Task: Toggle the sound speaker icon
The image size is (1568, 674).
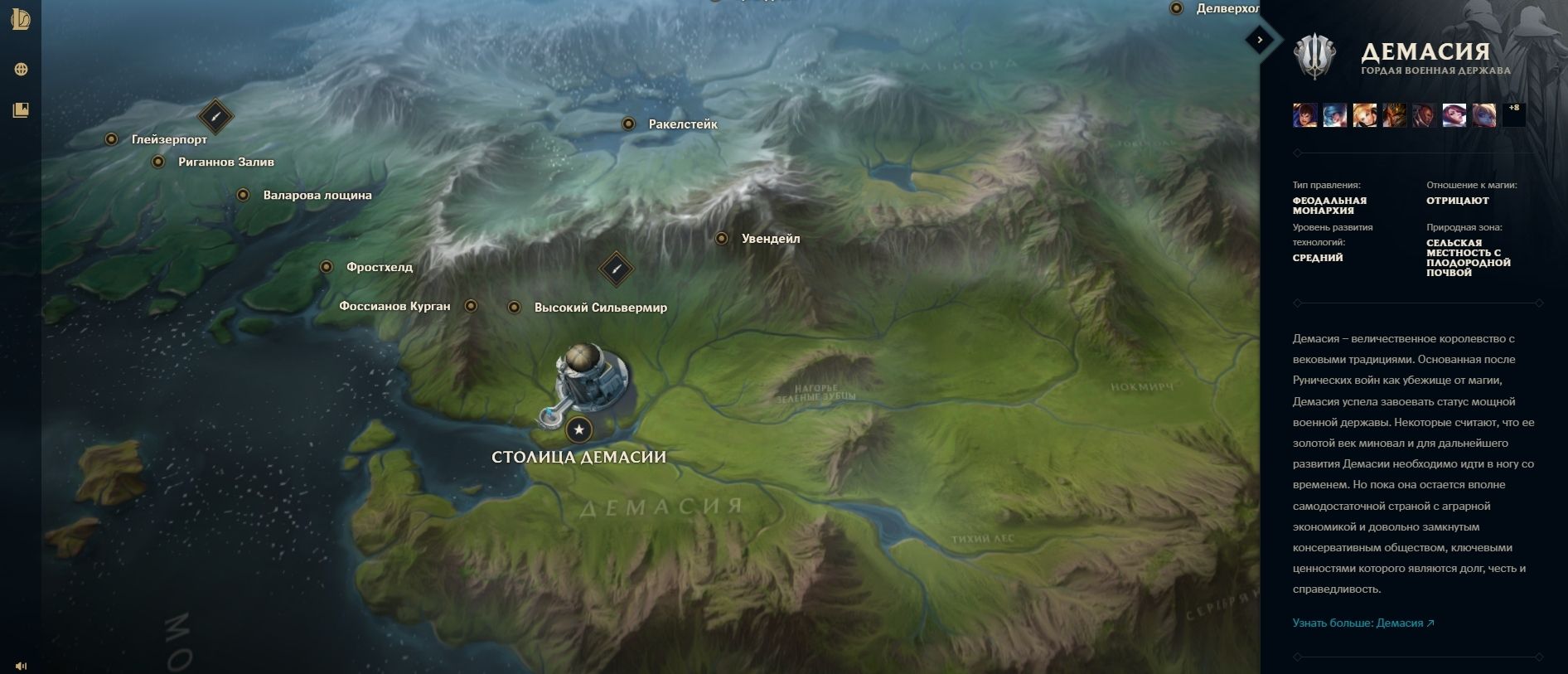Action: click(x=21, y=666)
